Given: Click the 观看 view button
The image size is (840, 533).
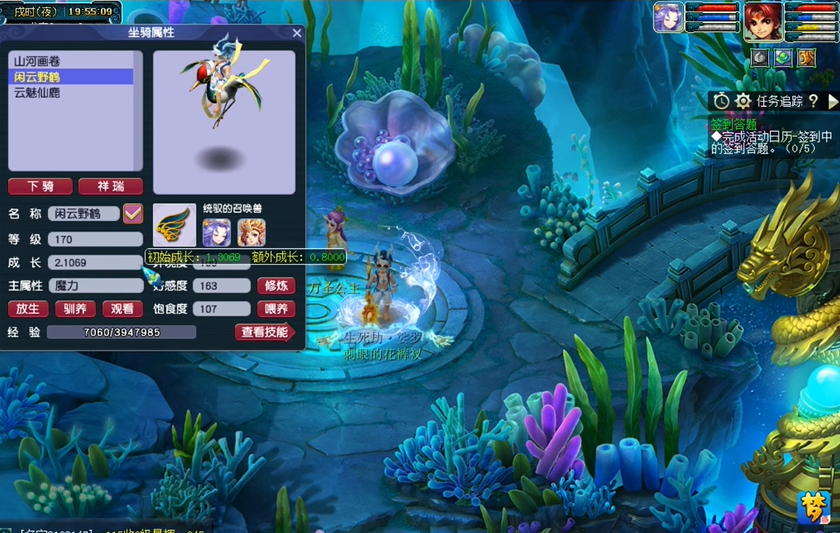Looking at the screenshot, I should tap(120, 310).
